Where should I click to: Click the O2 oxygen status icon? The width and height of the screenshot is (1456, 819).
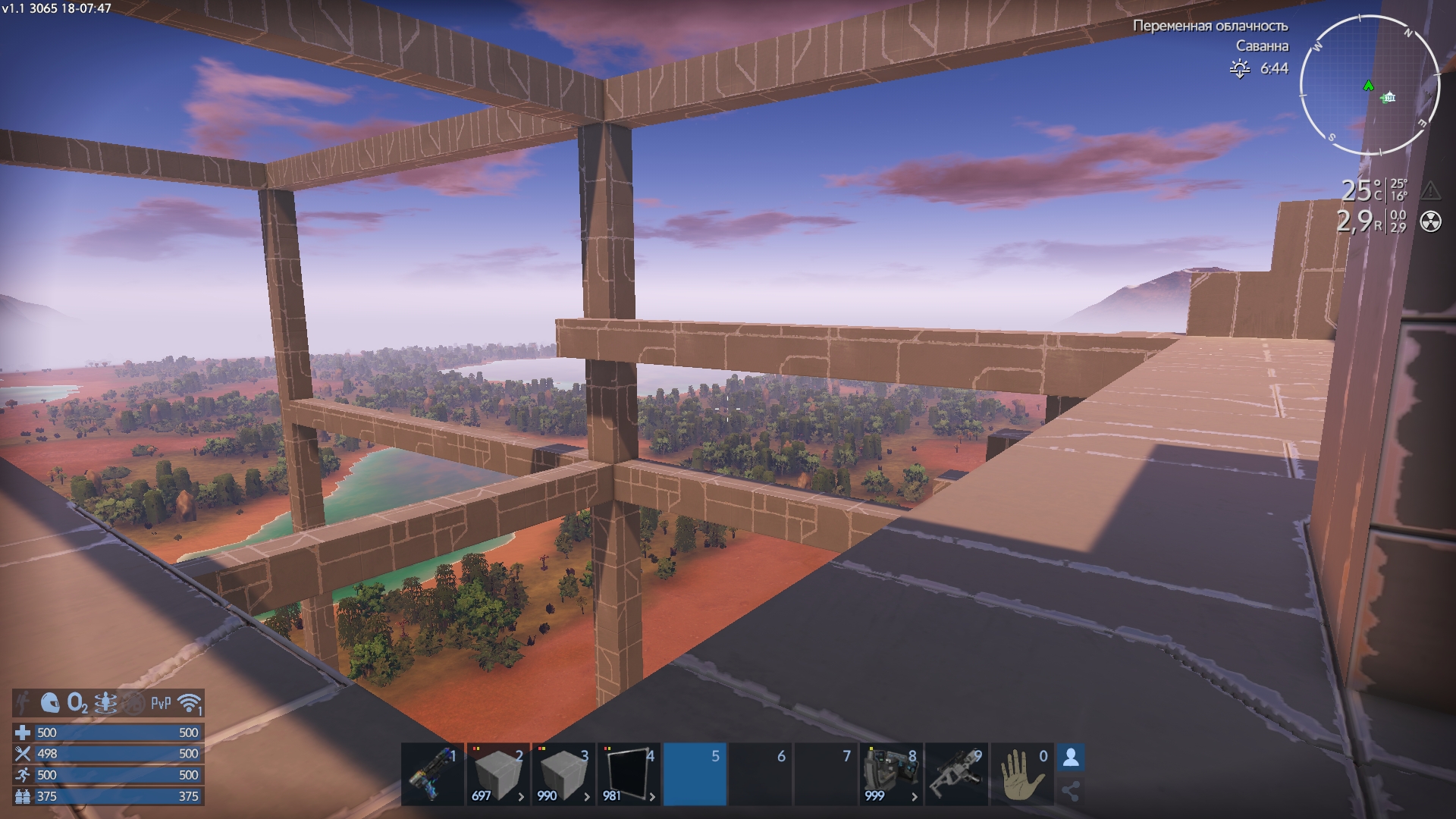pyautogui.click(x=77, y=704)
